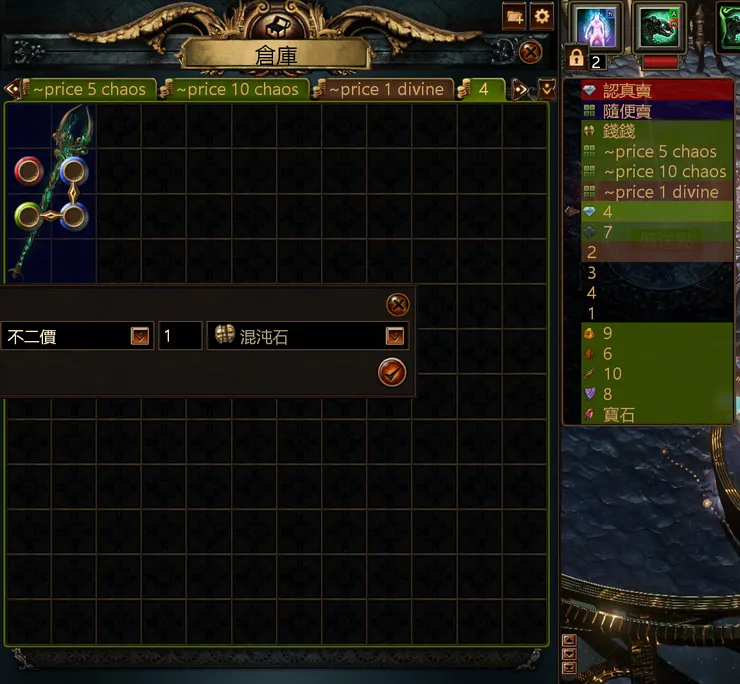Close the item price popup
The width and height of the screenshot is (740, 684).
397,305
